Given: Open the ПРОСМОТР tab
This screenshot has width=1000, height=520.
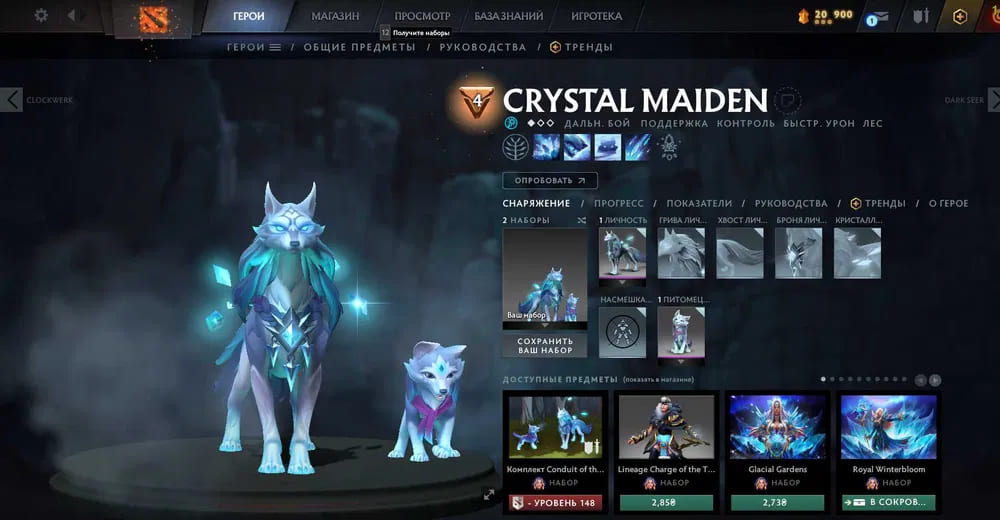Looking at the screenshot, I should point(422,16).
